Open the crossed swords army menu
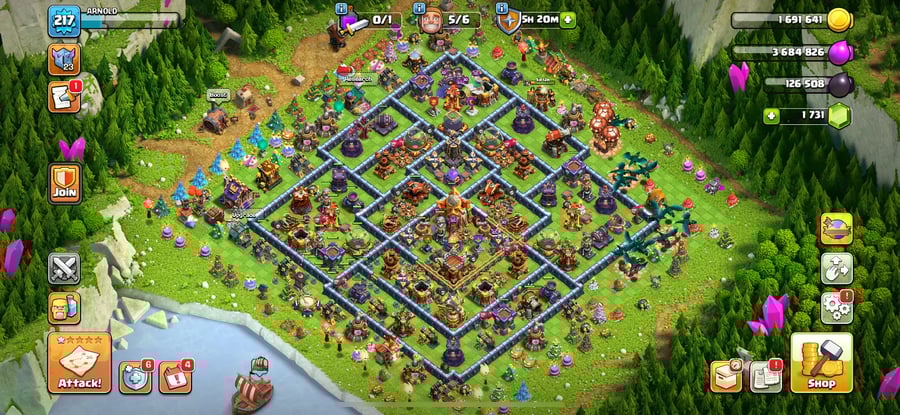 pyautogui.click(x=64, y=268)
